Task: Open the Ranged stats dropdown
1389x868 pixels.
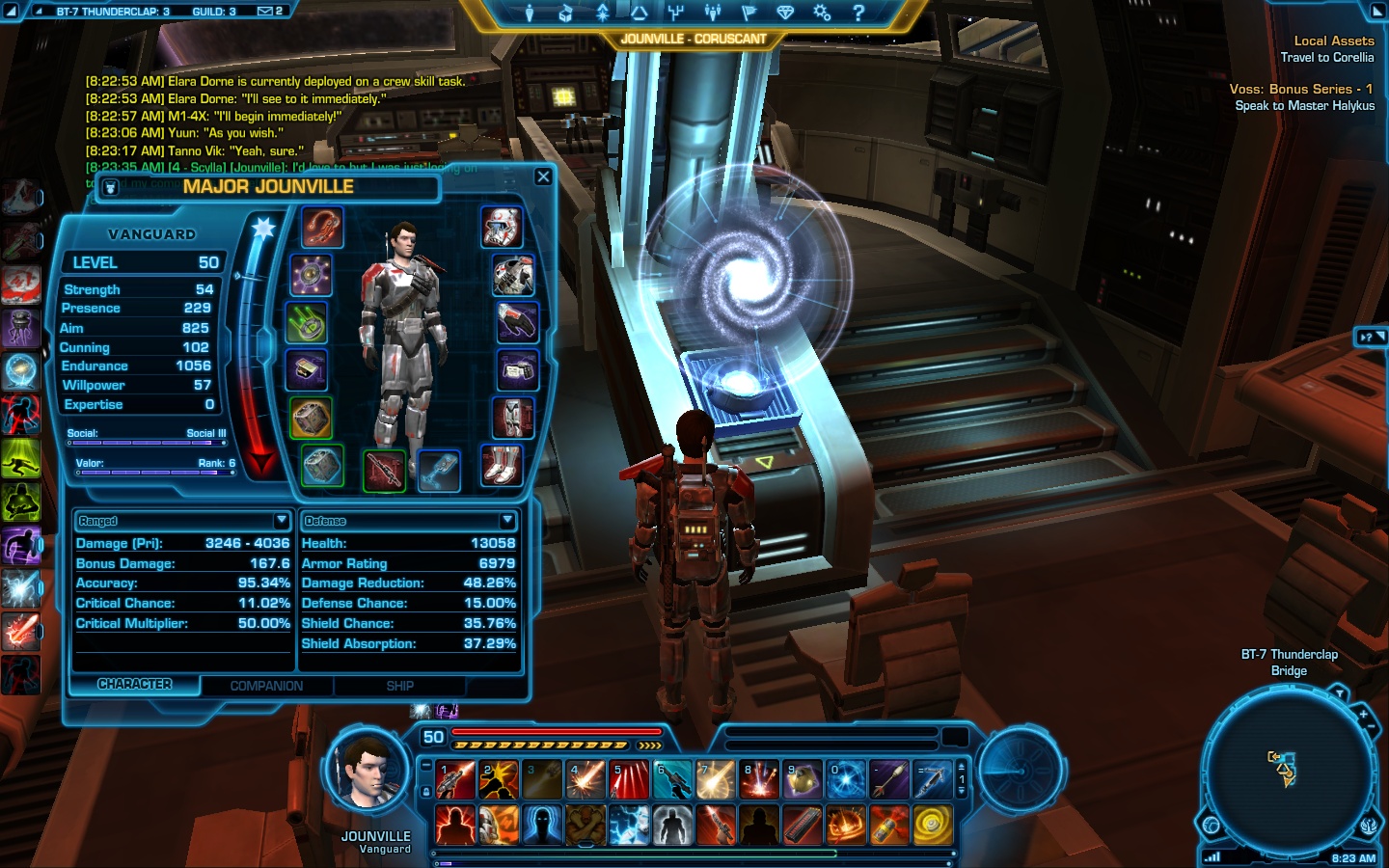Action: [281, 521]
